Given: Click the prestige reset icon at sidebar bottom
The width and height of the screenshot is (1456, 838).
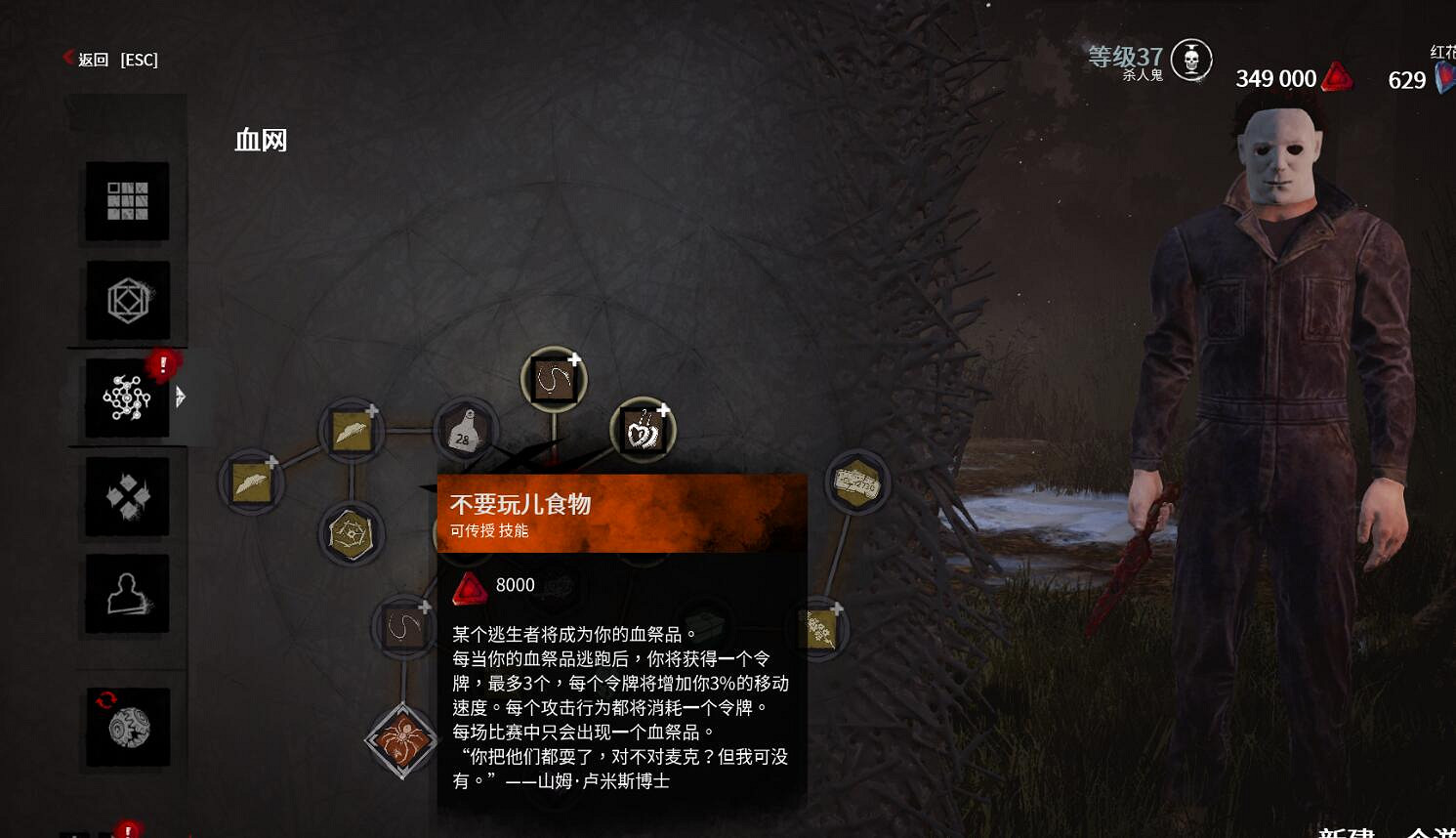Looking at the screenshot, I should tap(126, 727).
